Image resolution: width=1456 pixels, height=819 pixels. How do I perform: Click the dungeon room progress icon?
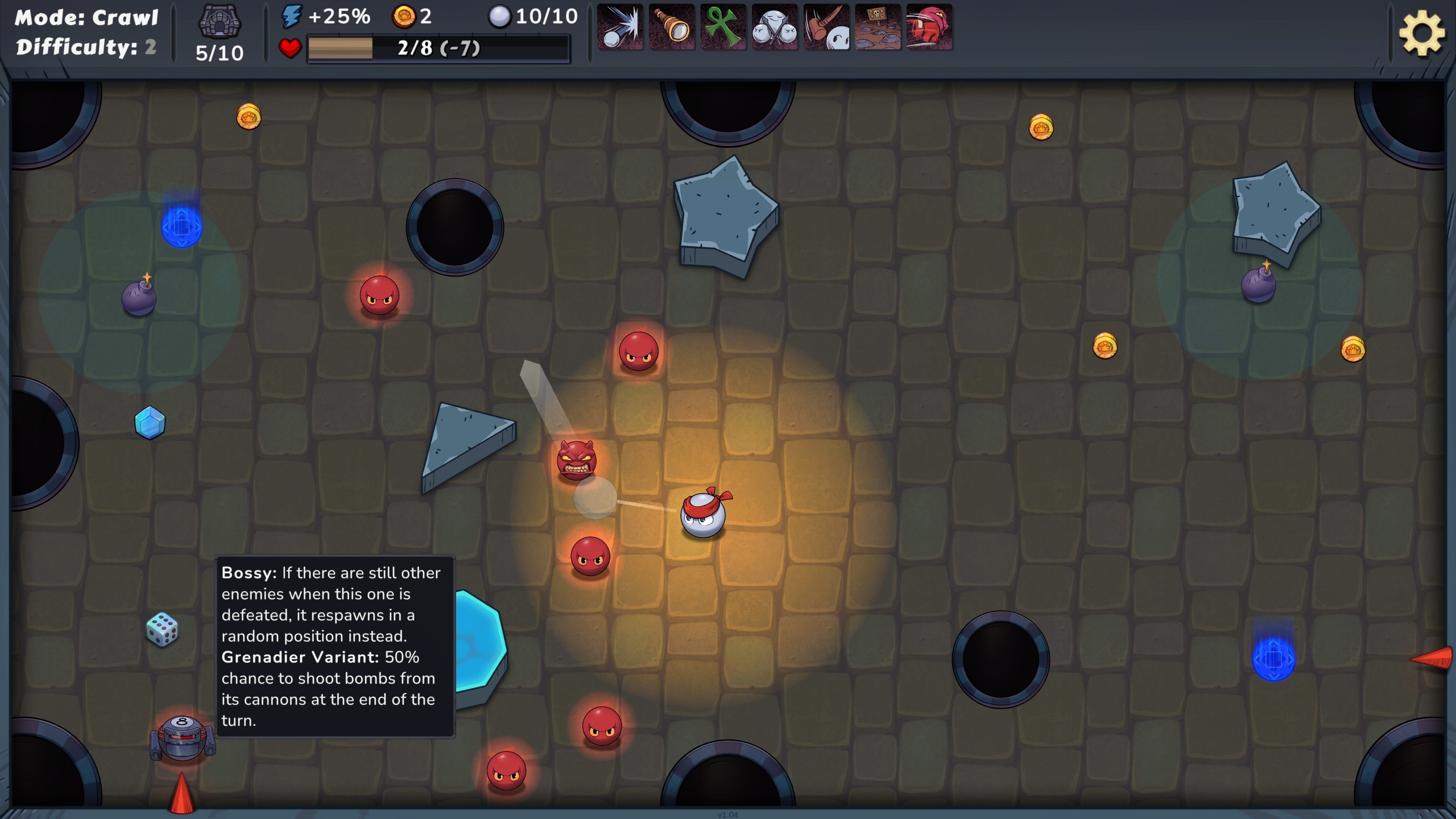220,23
